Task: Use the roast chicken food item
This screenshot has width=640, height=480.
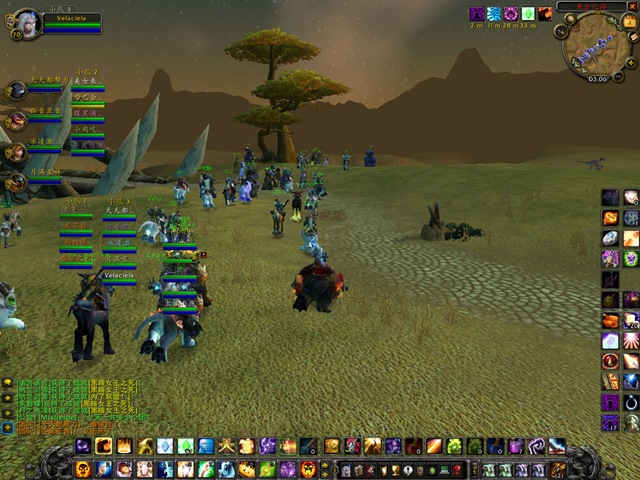Action: (x=611, y=320)
